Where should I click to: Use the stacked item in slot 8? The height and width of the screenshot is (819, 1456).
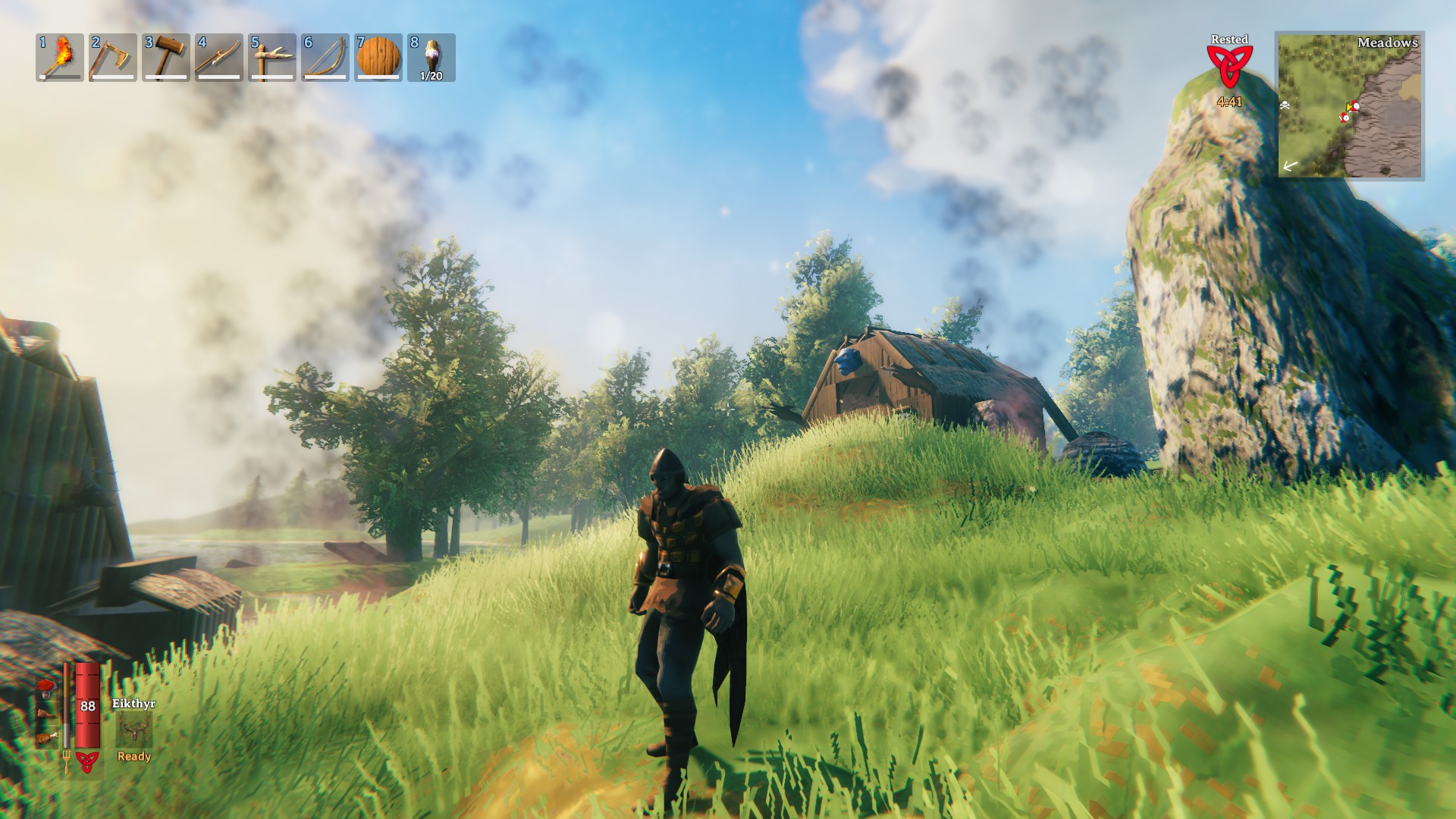pos(431,58)
